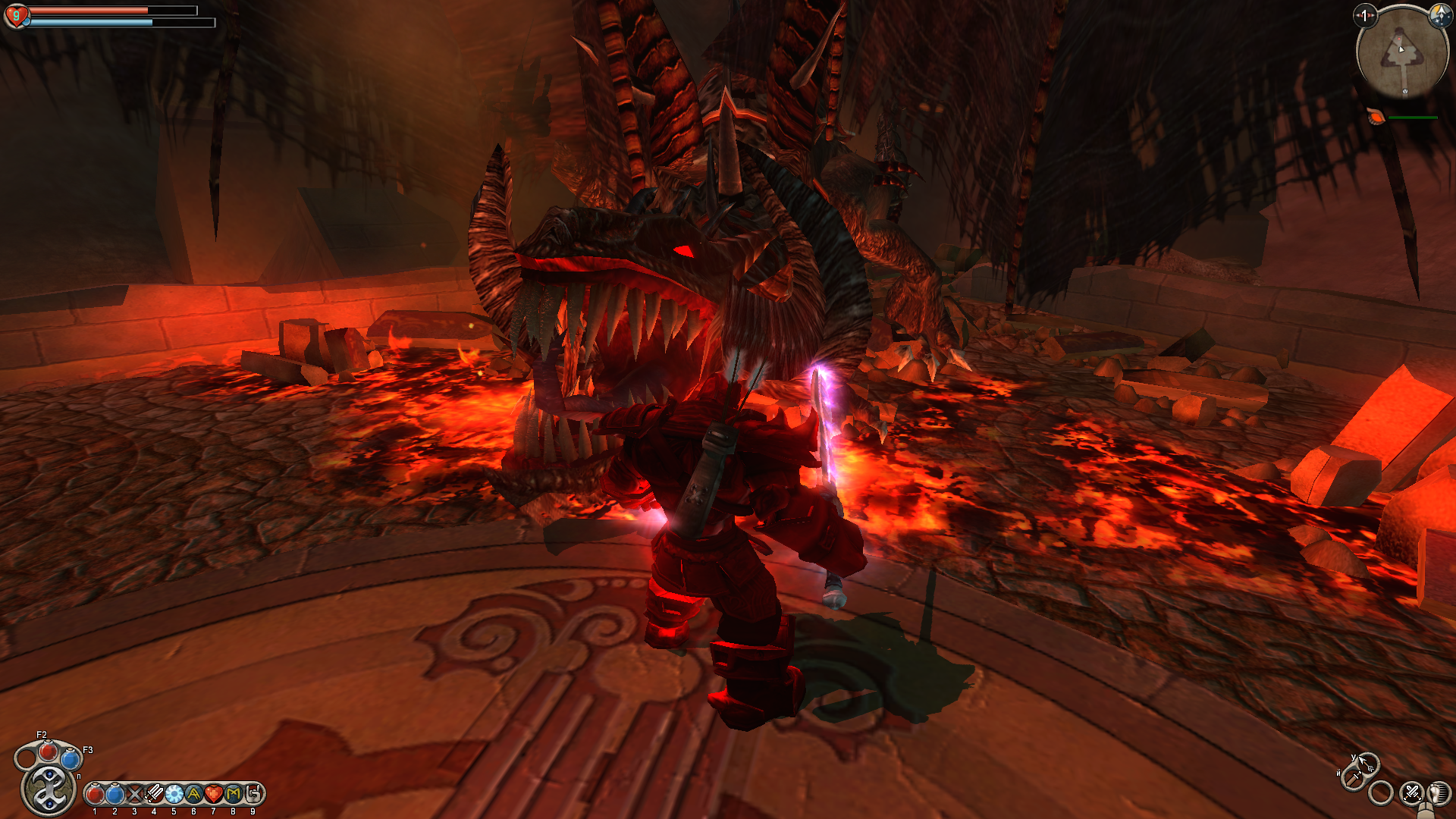1456x819 pixels.
Task: Select the crossed-out hotbar slot 3
Action: point(134,794)
